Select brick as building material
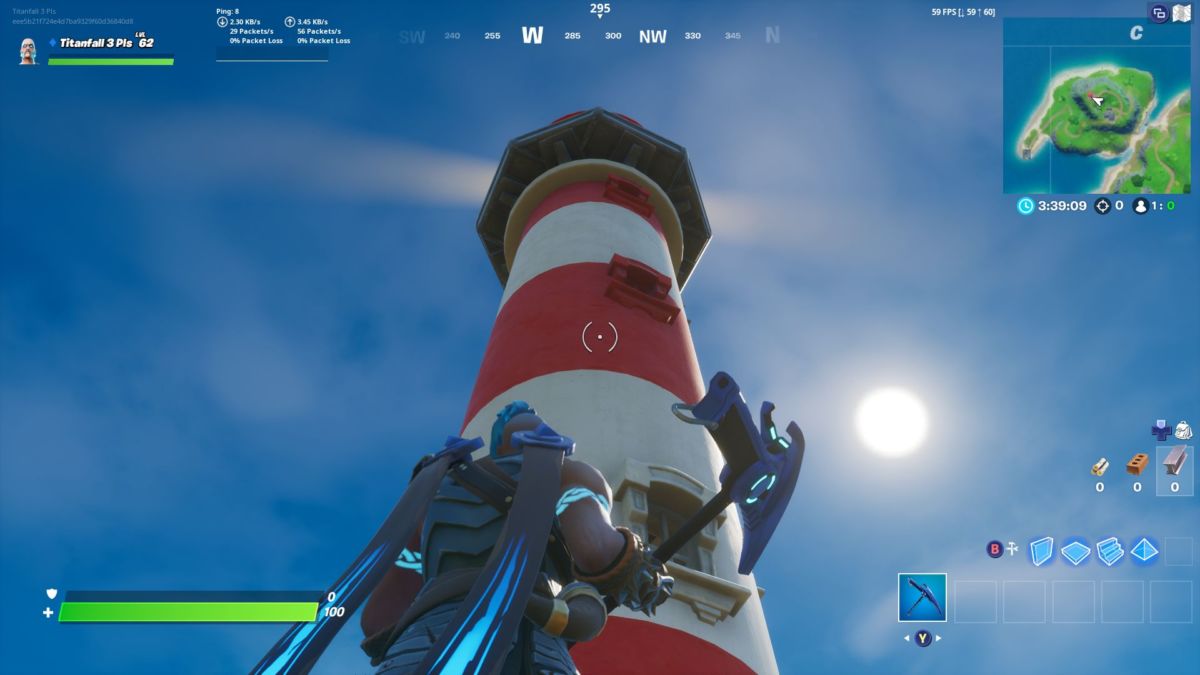This screenshot has height=675, width=1200. click(x=1137, y=465)
